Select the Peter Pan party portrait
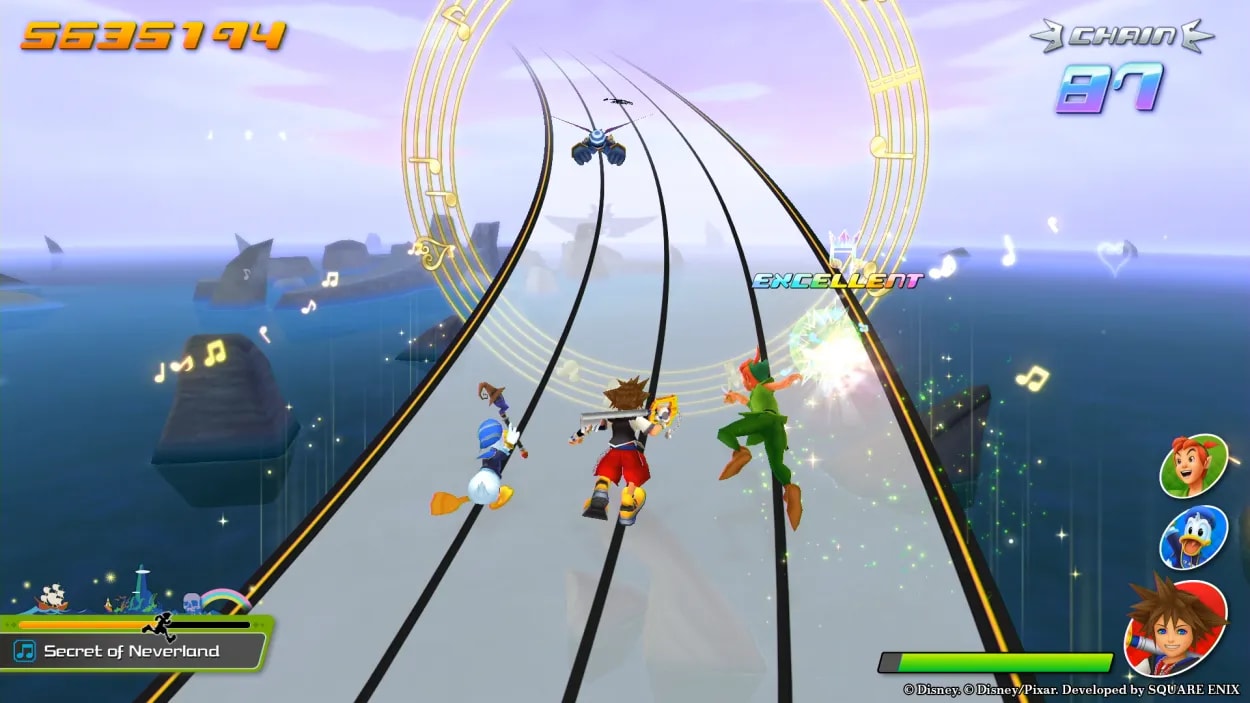This screenshot has width=1250, height=703. [x=1192, y=466]
